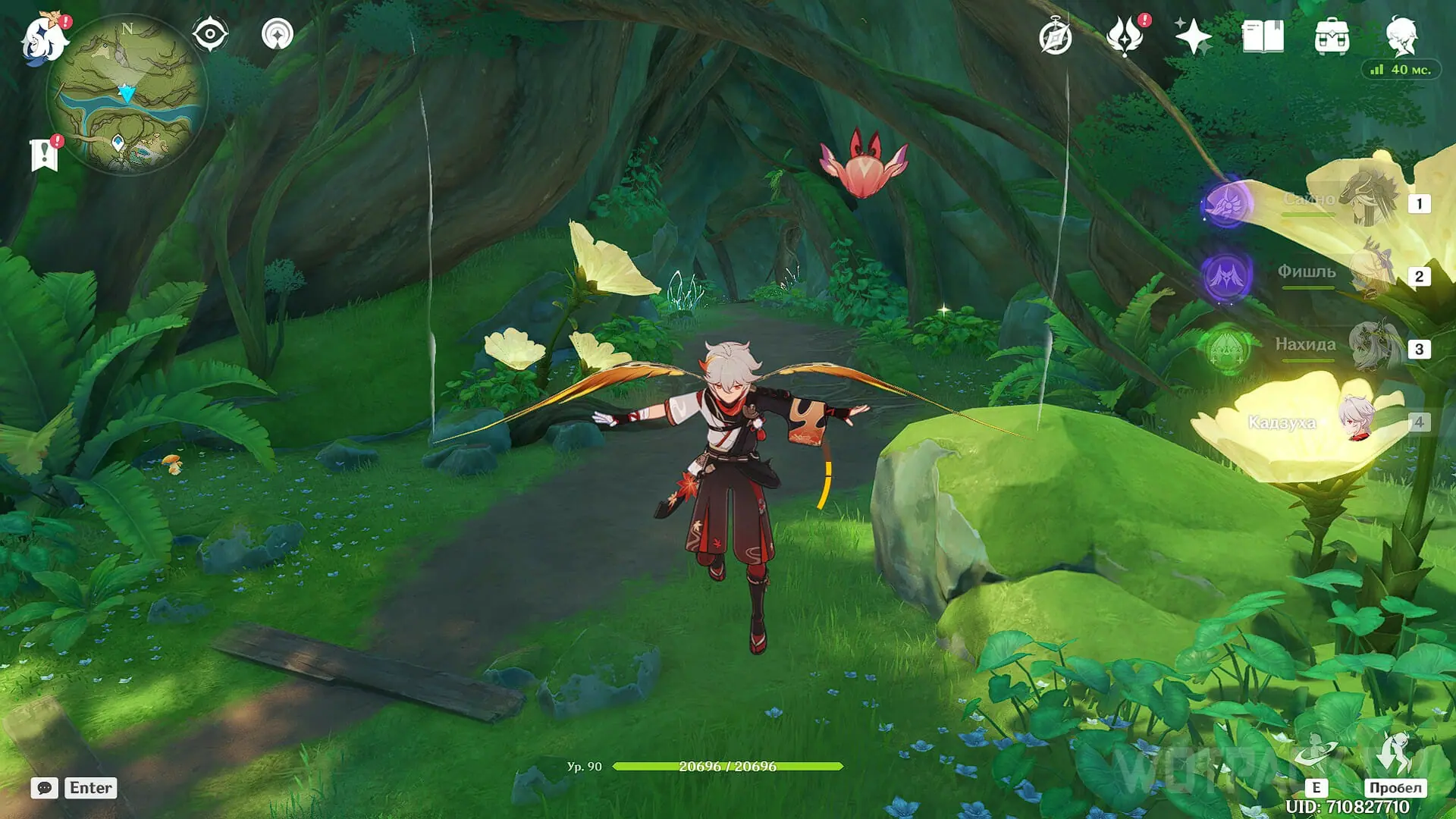Open the four-point star wish icon
Viewport: 1456px width, 819px height.
pyautogui.click(x=1193, y=36)
